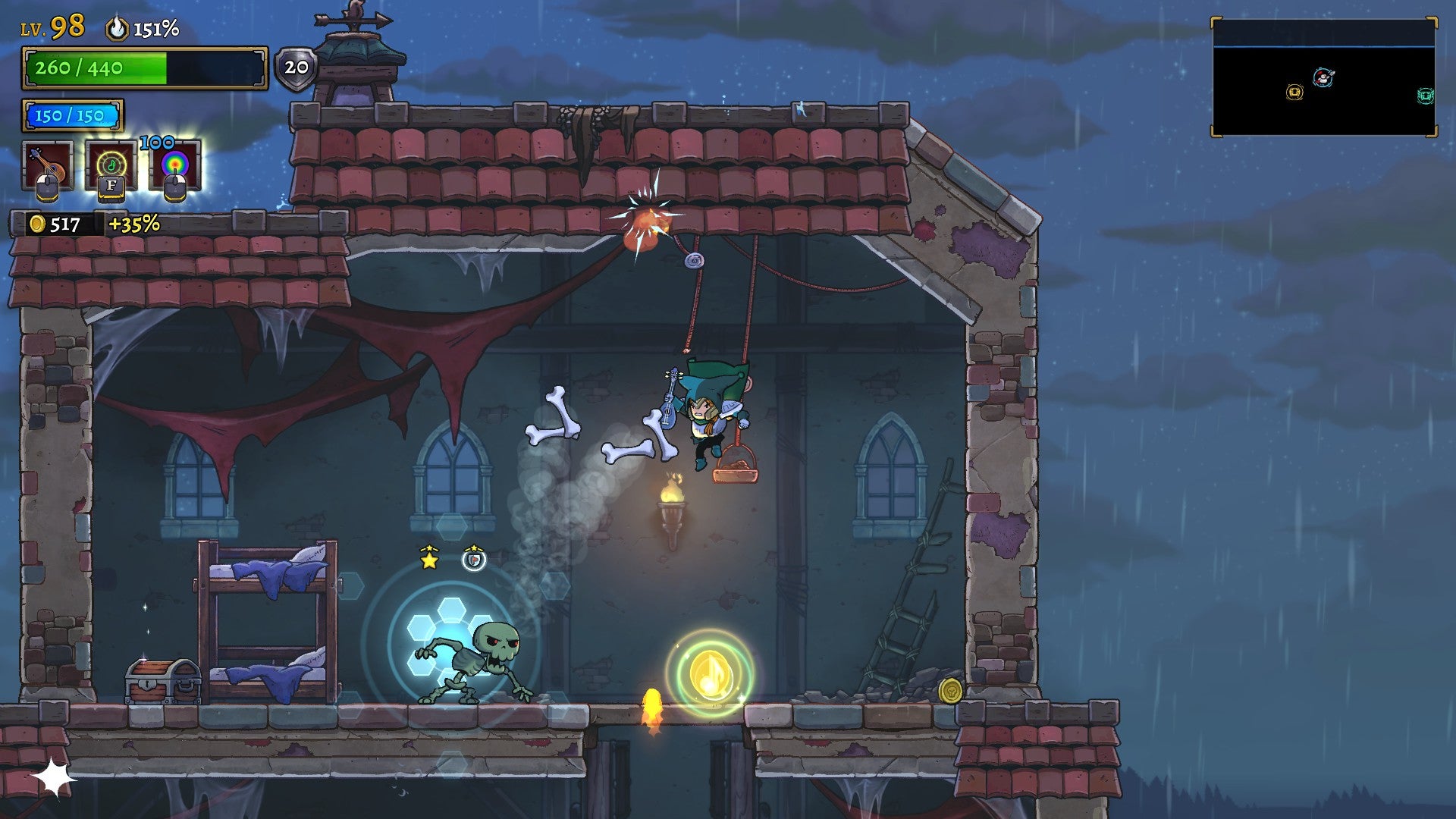Click the shield crest badge above the skeleton

point(475,559)
